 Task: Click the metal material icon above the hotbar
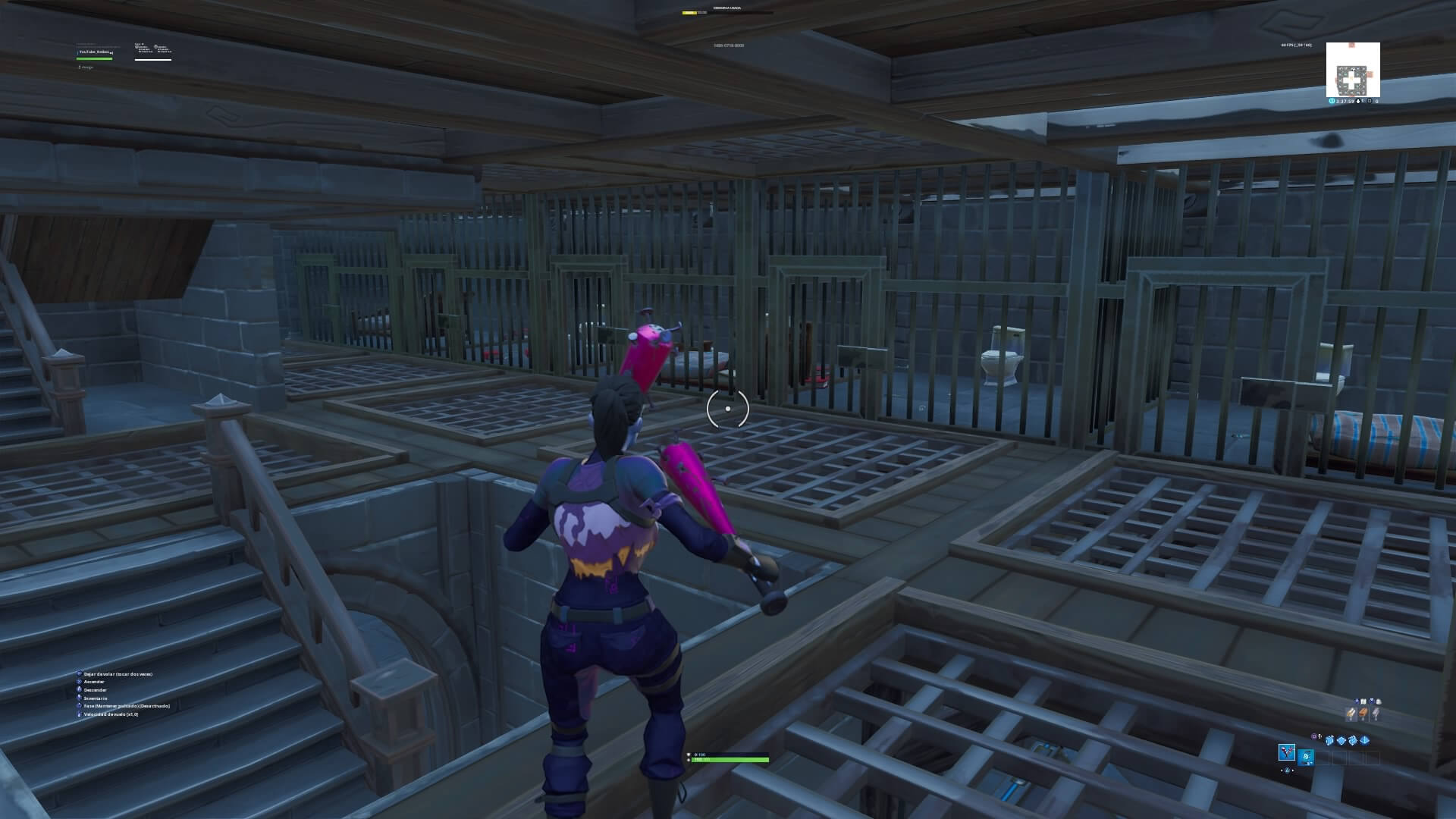click(1376, 714)
